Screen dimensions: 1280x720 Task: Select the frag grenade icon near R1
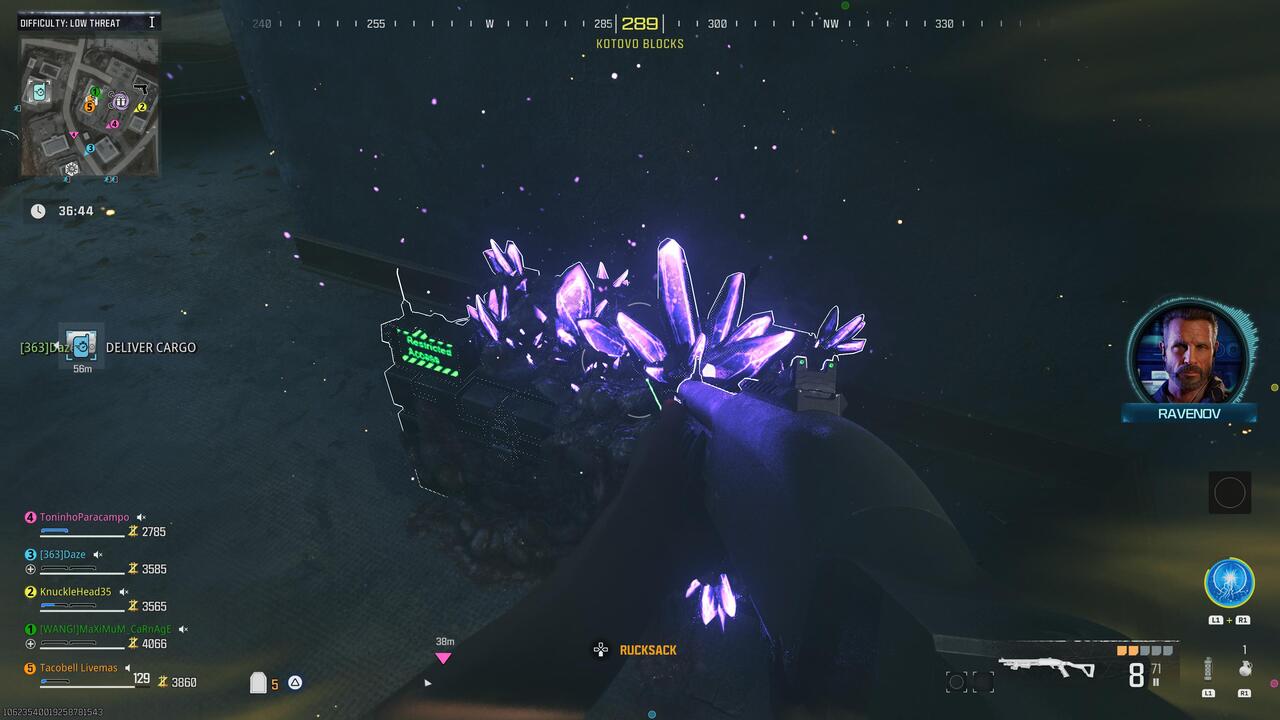pyautogui.click(x=1244, y=669)
